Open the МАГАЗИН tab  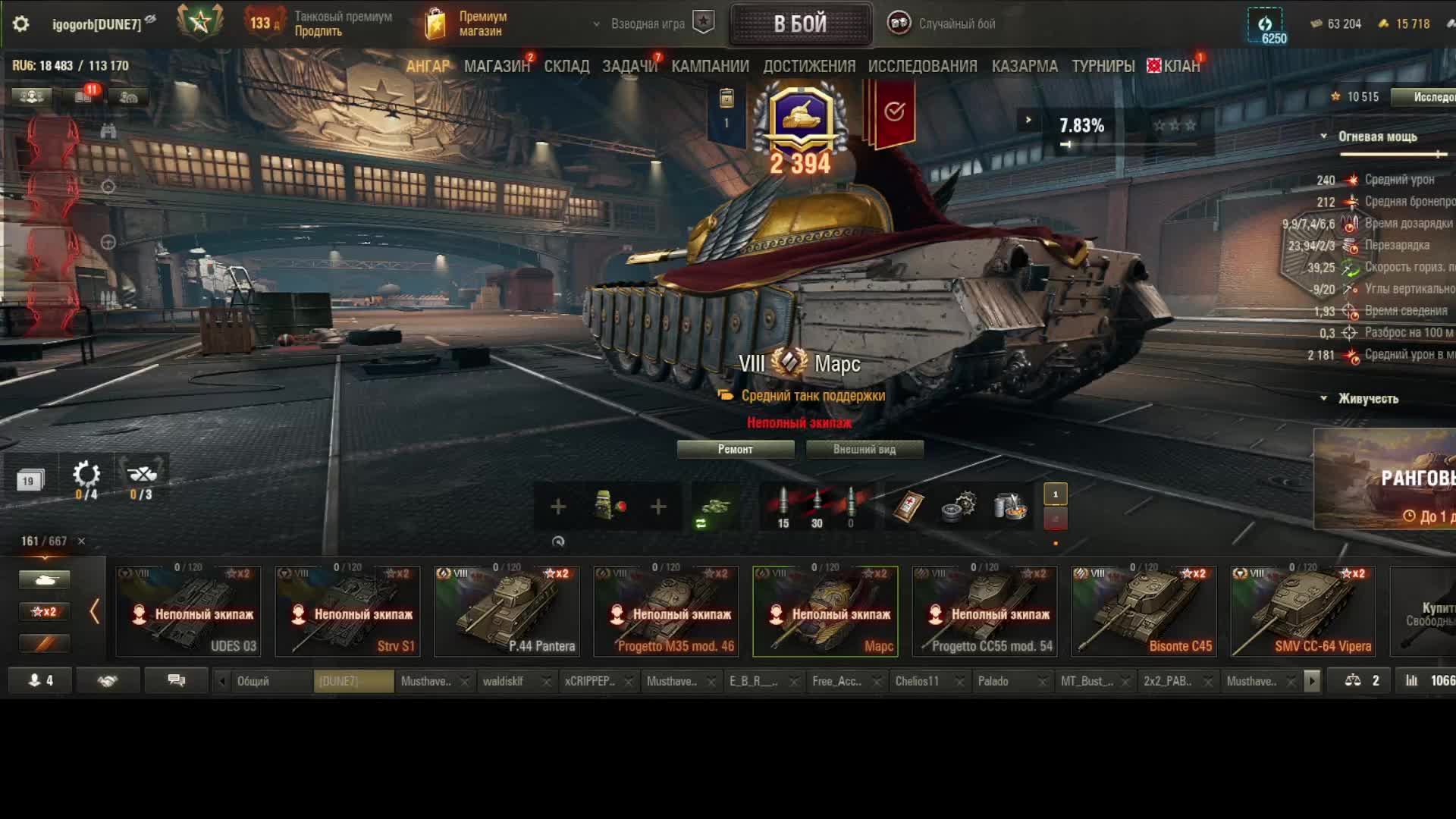tap(497, 67)
